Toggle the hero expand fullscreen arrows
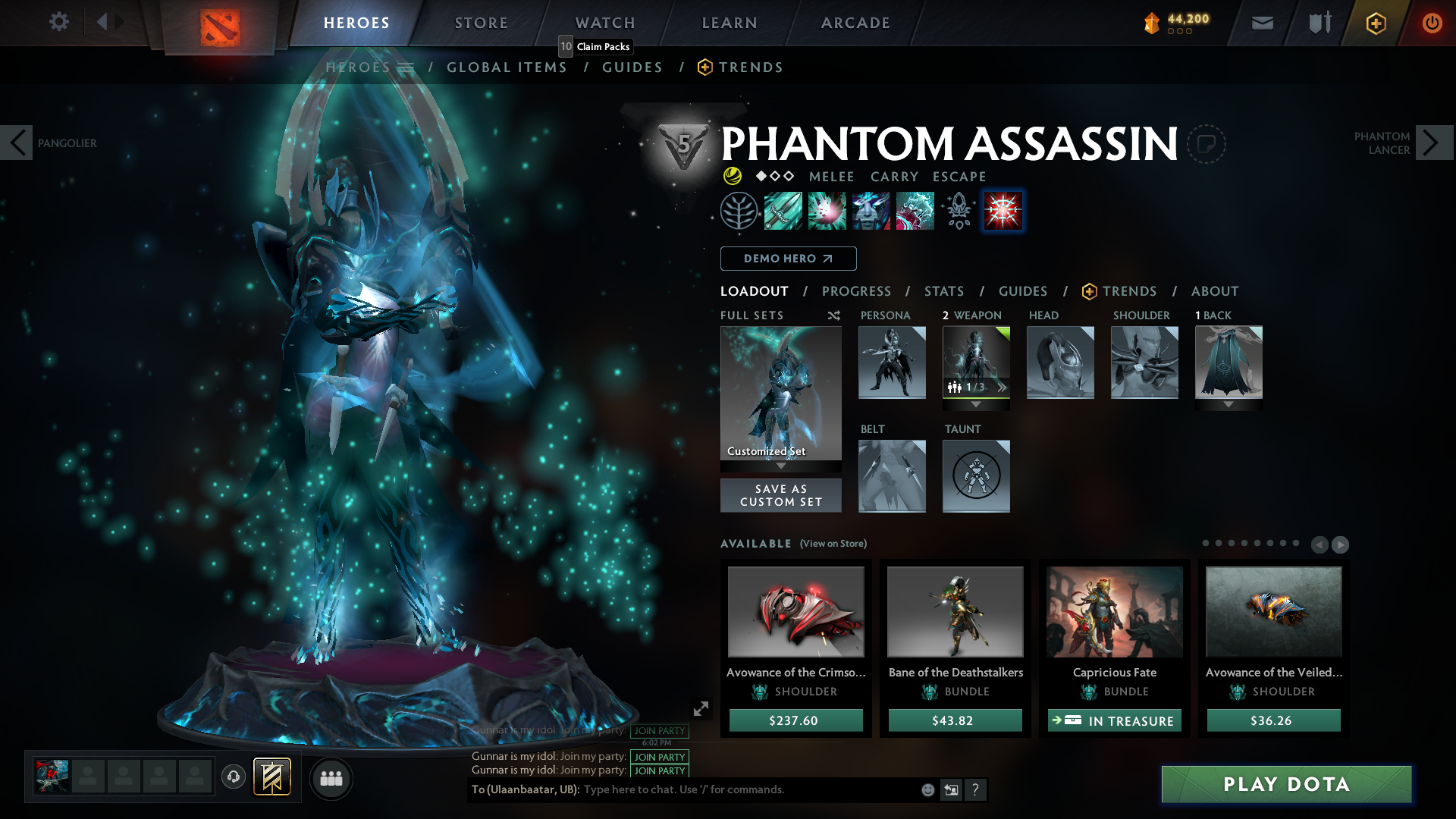 (x=700, y=708)
